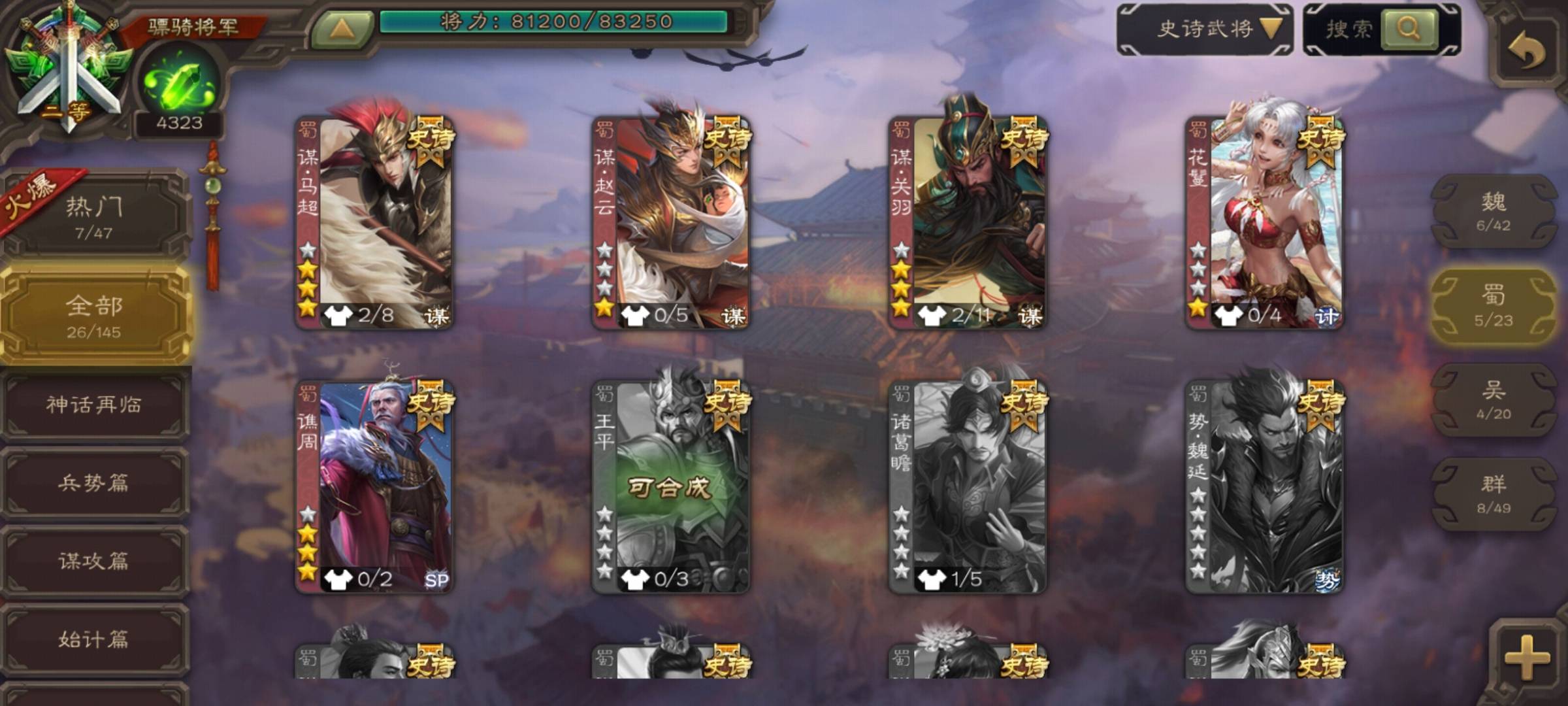Choose the 谋·关羽 general card
This screenshot has width=1568, height=706.
click(x=968, y=222)
